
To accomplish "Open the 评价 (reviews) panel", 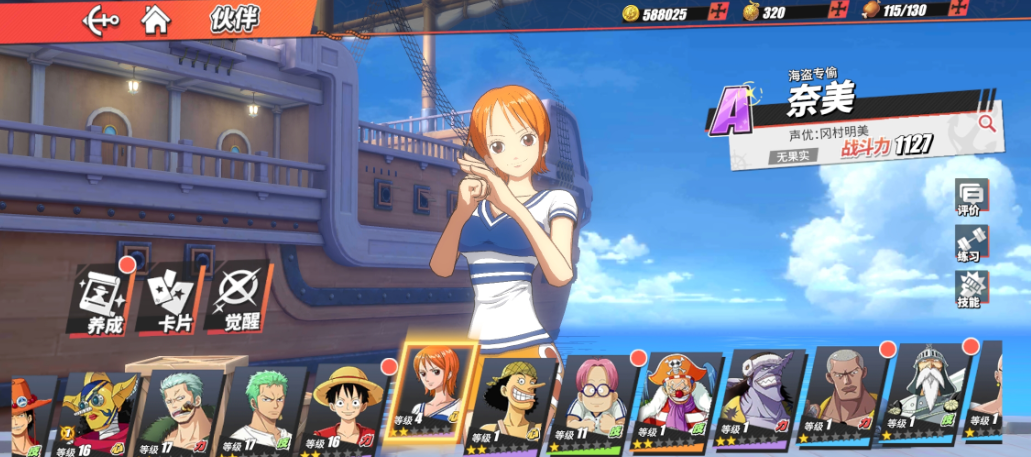I will click(969, 198).
